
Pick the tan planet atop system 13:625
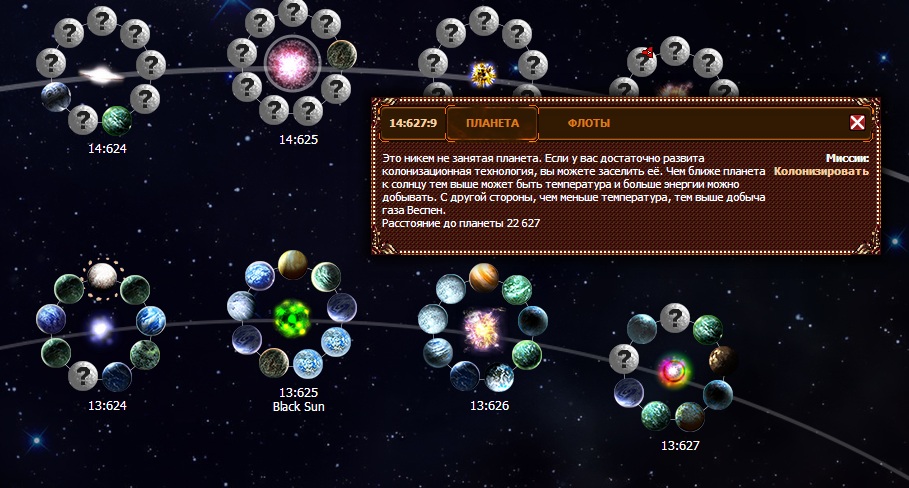pos(292,264)
